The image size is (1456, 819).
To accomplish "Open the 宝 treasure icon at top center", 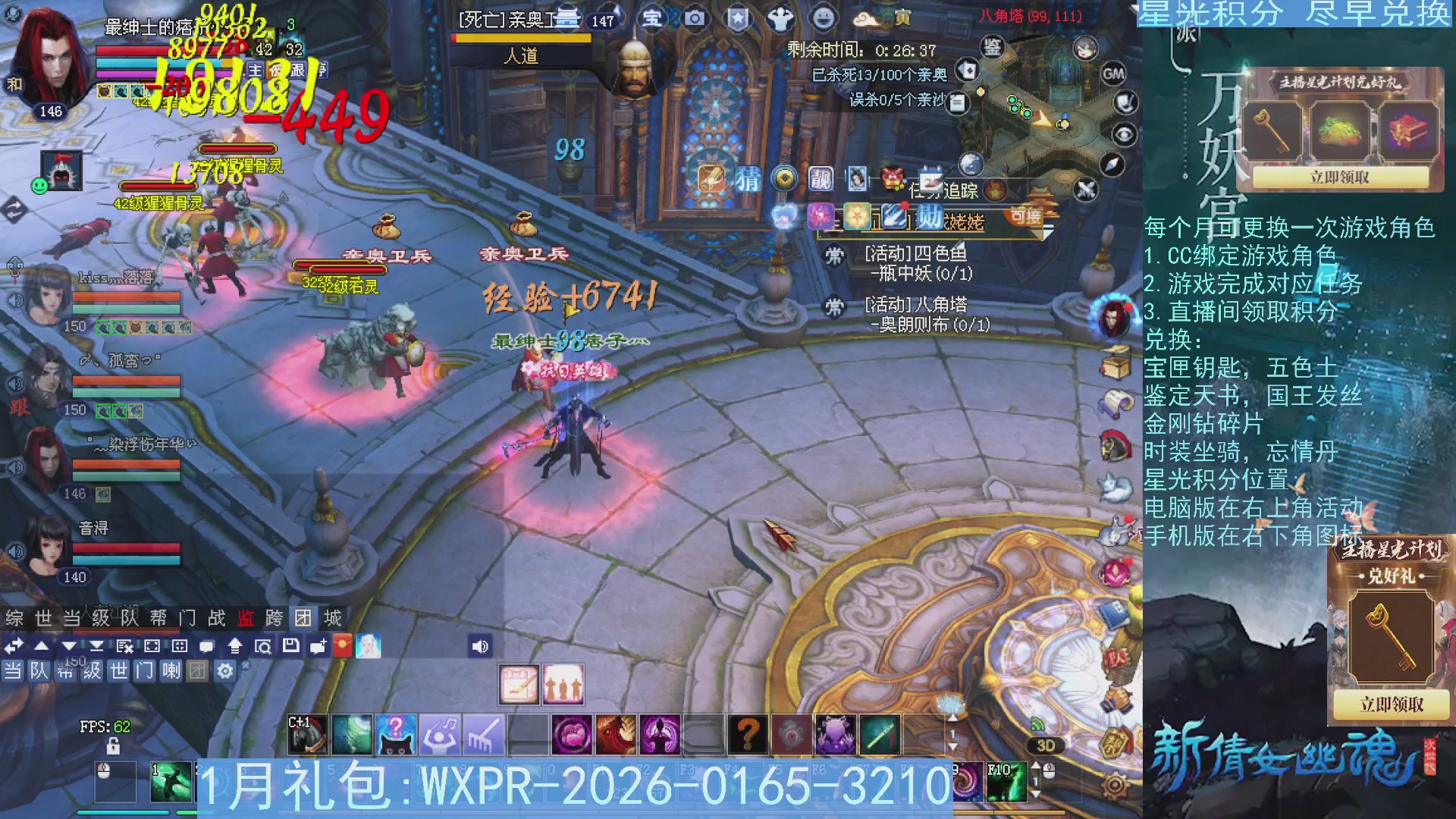I will click(x=652, y=20).
